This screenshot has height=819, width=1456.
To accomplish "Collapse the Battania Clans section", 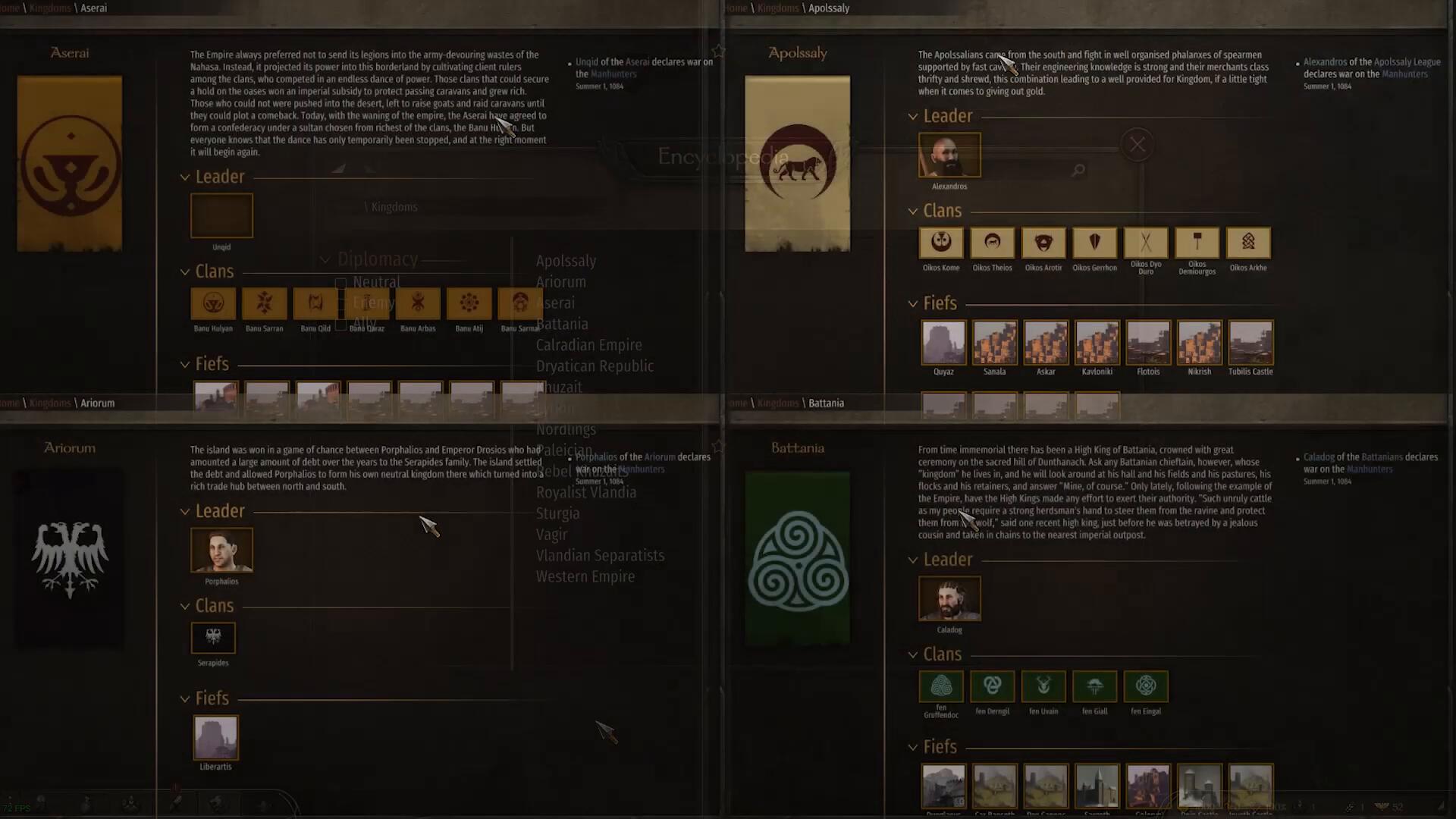I will click(x=913, y=654).
